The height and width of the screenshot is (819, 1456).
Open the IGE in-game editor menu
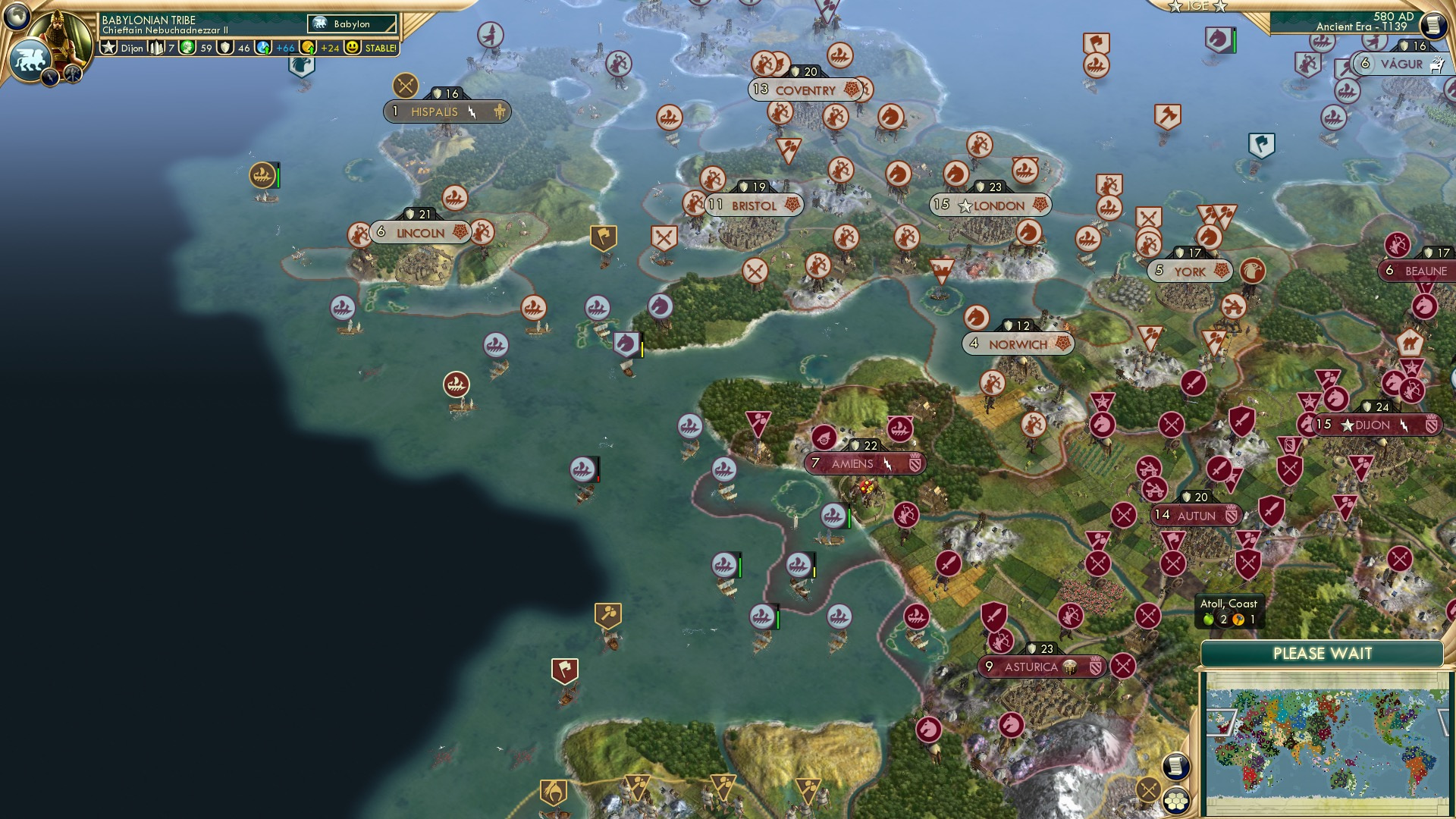pos(1198,6)
